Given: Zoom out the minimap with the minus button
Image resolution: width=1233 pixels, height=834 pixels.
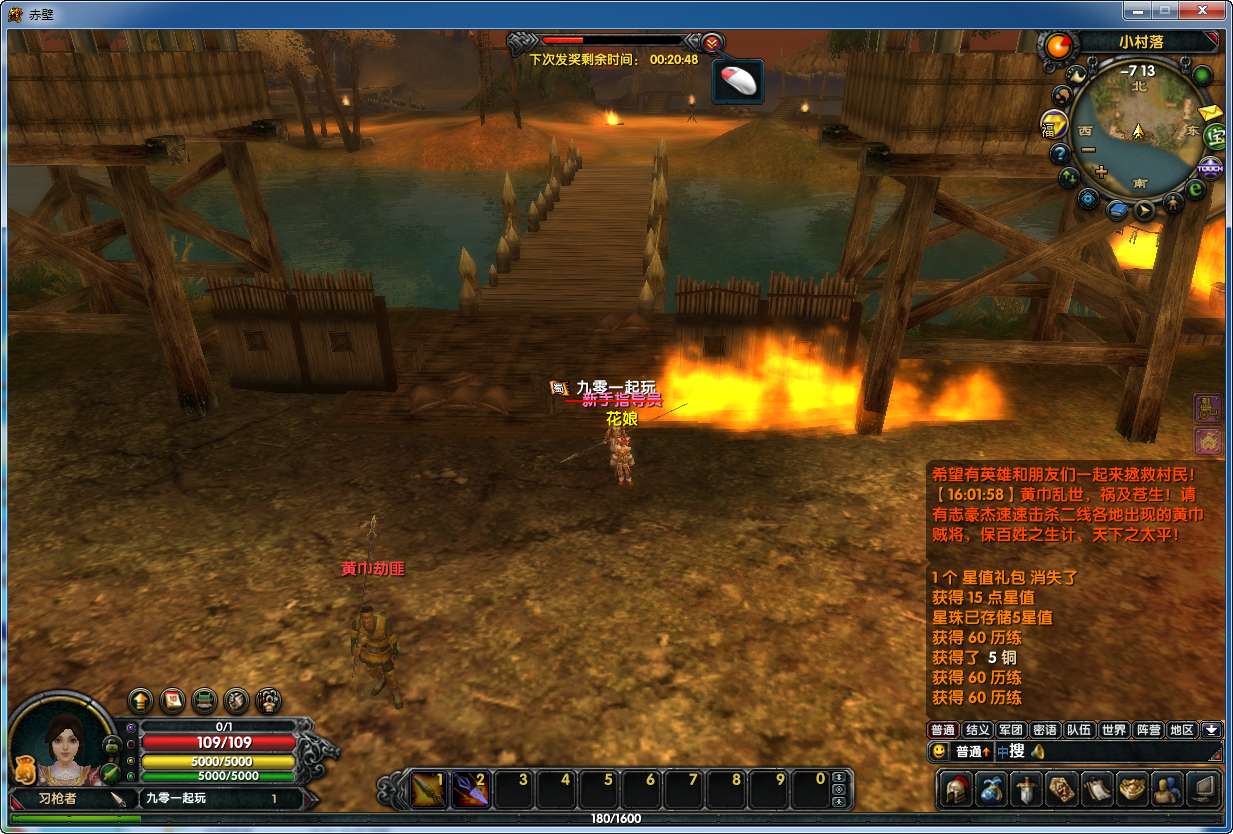Looking at the screenshot, I should click(1088, 151).
